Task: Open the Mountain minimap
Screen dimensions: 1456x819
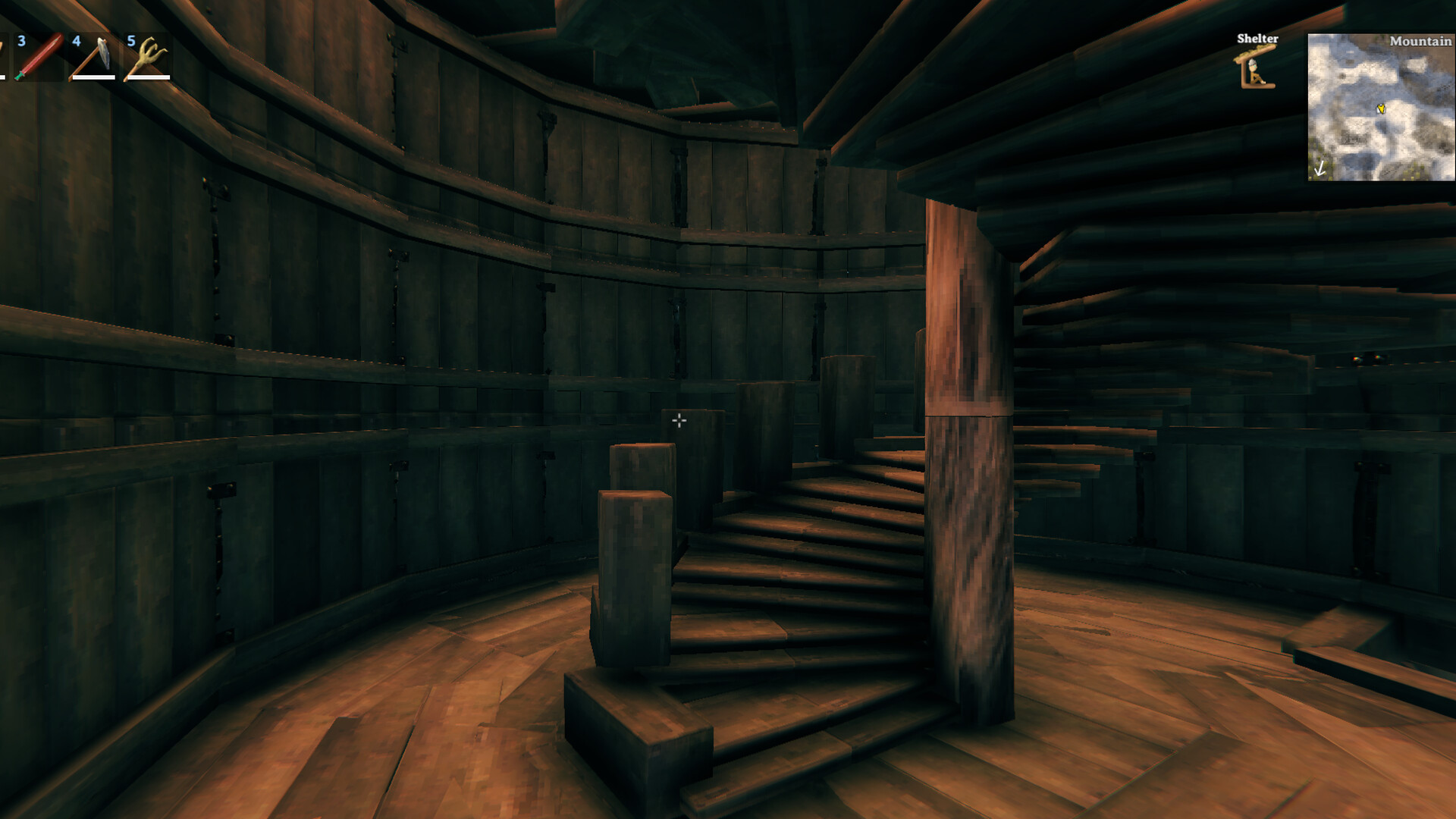Action: 1380,107
